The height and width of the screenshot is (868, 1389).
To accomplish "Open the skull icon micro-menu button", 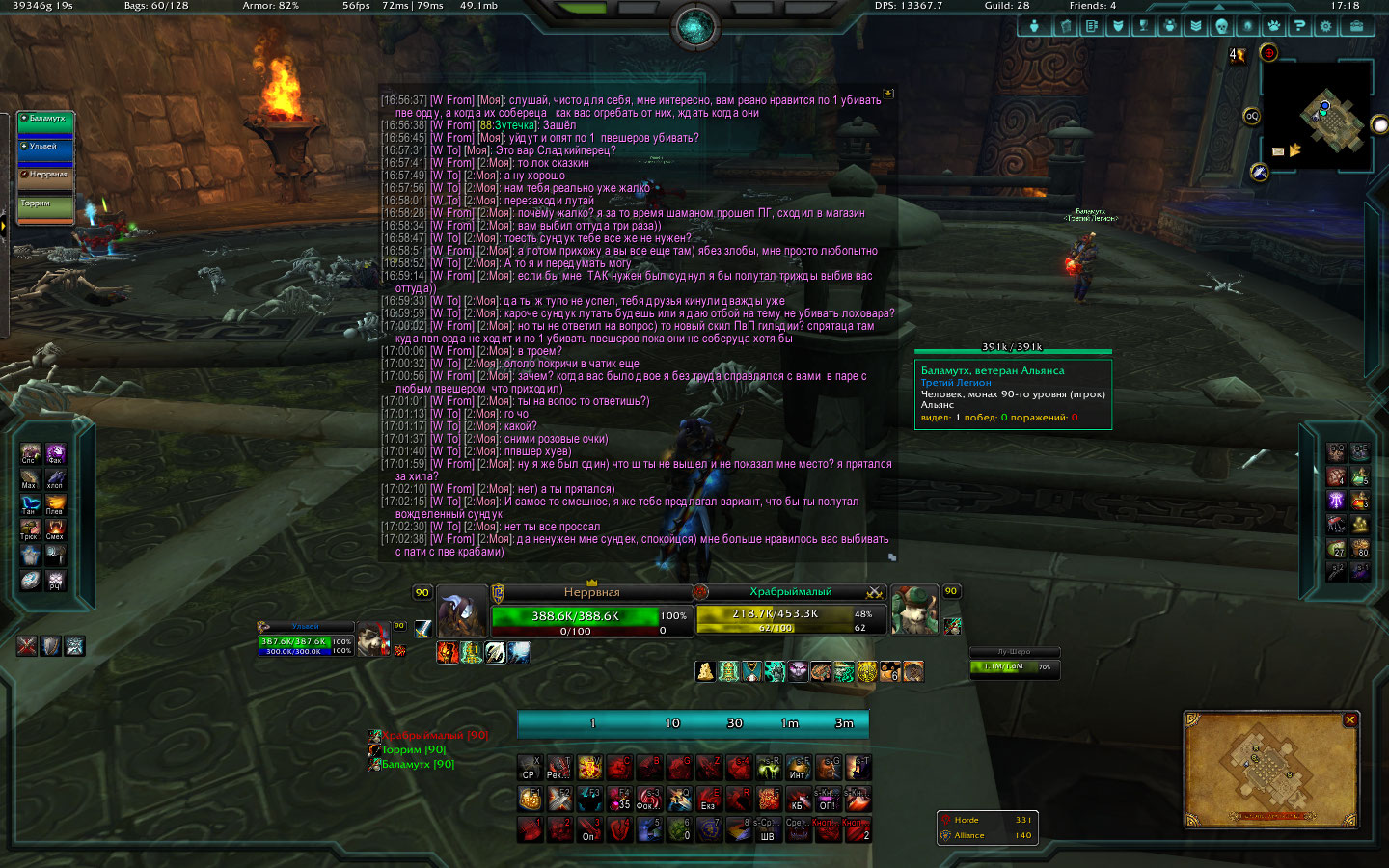I will 1221,26.
